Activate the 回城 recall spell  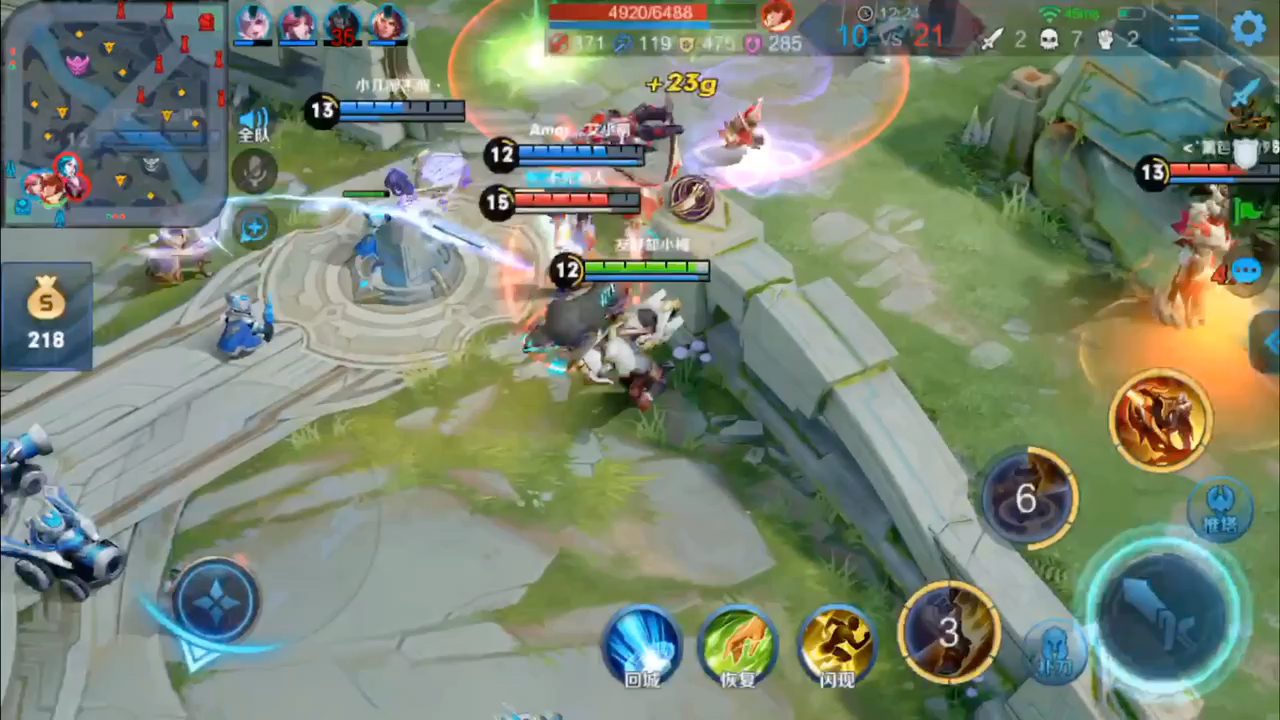tap(641, 641)
